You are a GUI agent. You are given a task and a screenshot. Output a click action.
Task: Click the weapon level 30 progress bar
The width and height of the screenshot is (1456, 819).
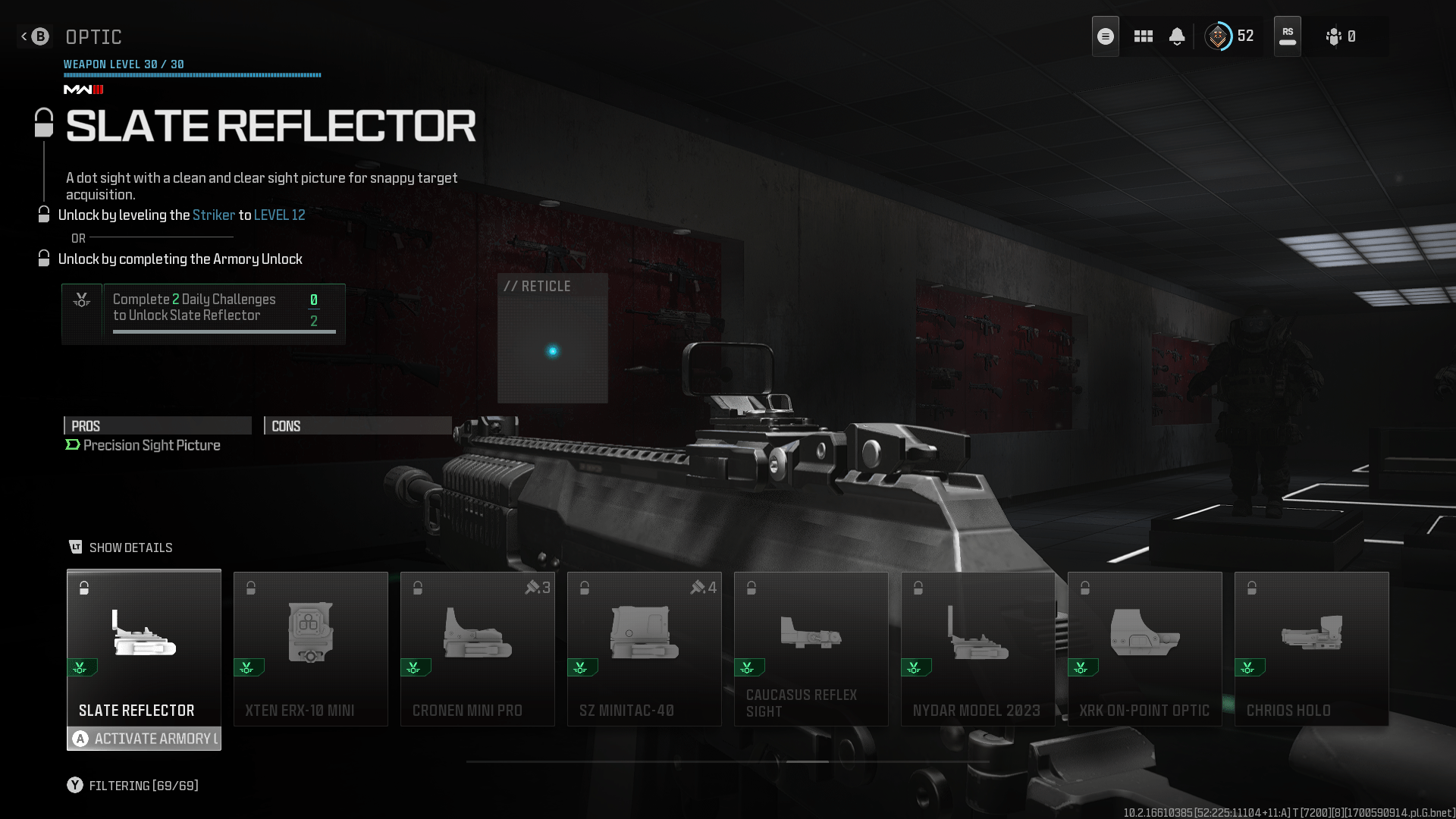point(192,75)
